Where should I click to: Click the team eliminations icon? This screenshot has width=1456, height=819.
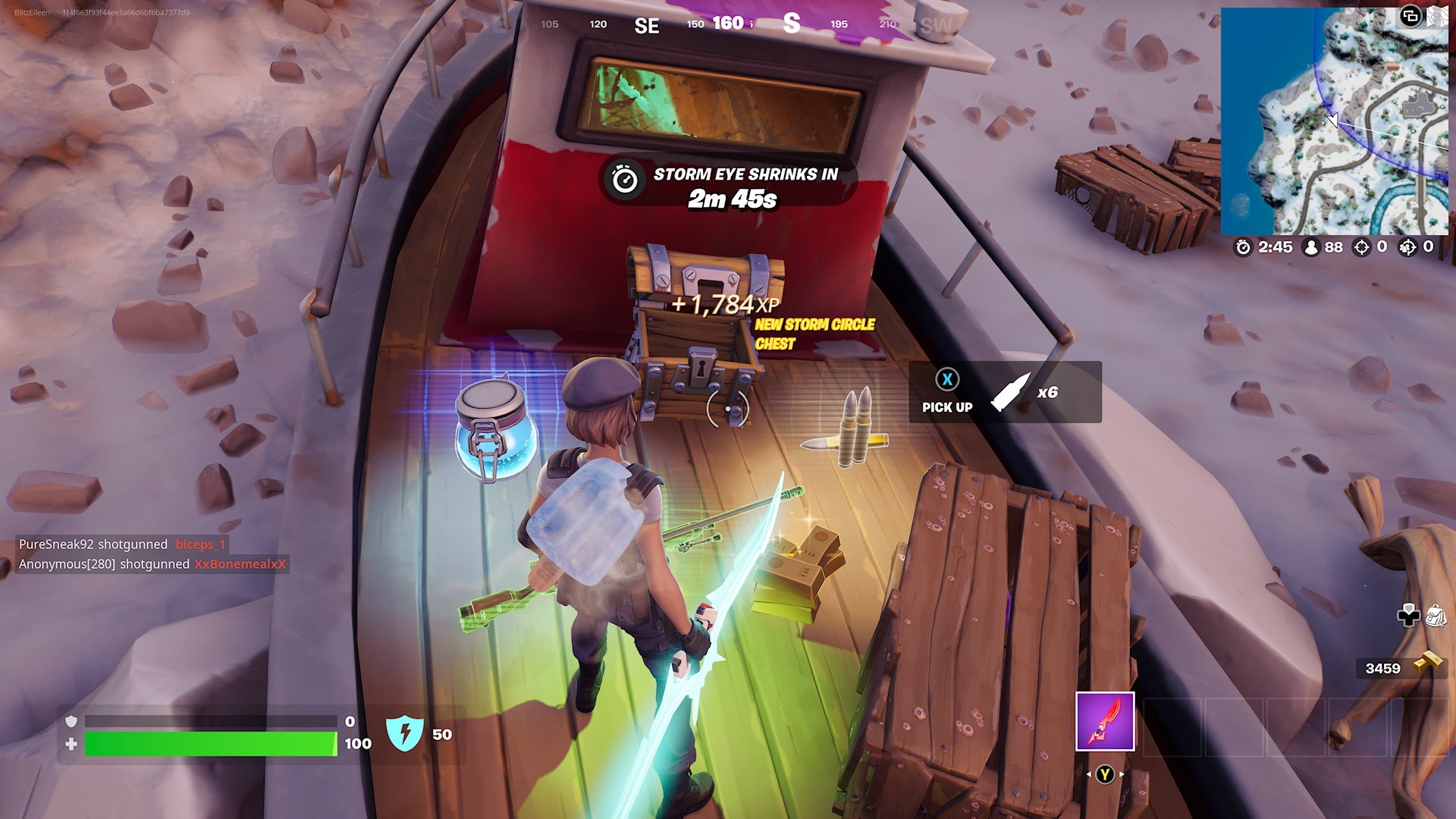(x=1408, y=247)
